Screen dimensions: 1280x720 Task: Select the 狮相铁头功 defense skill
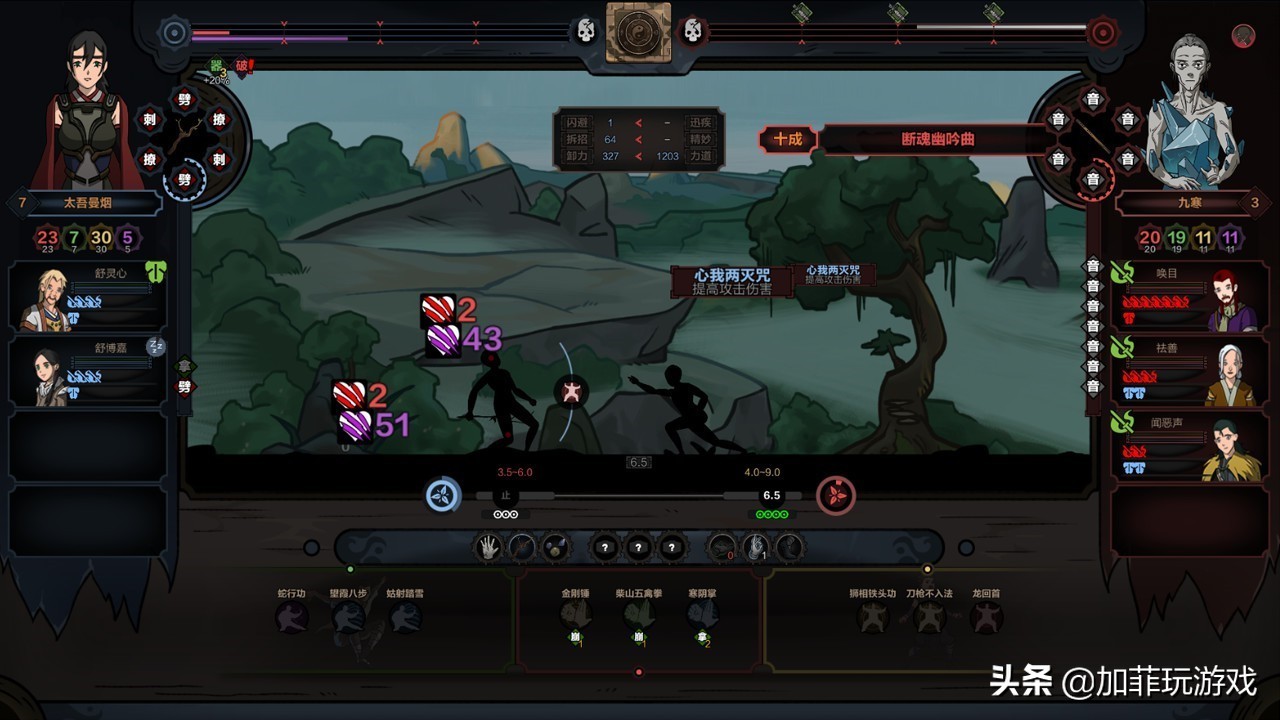[872, 617]
